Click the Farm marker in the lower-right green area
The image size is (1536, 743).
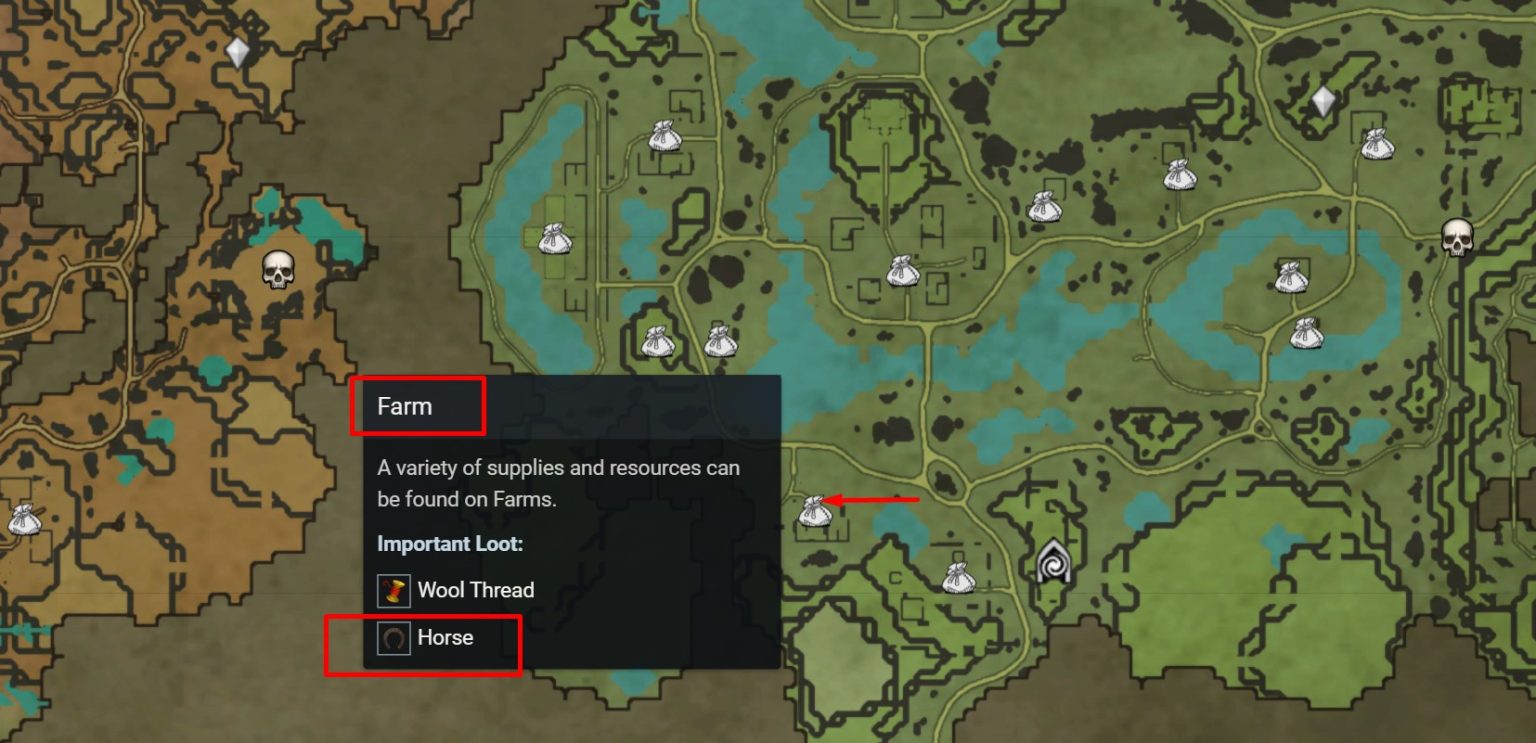click(1306, 335)
